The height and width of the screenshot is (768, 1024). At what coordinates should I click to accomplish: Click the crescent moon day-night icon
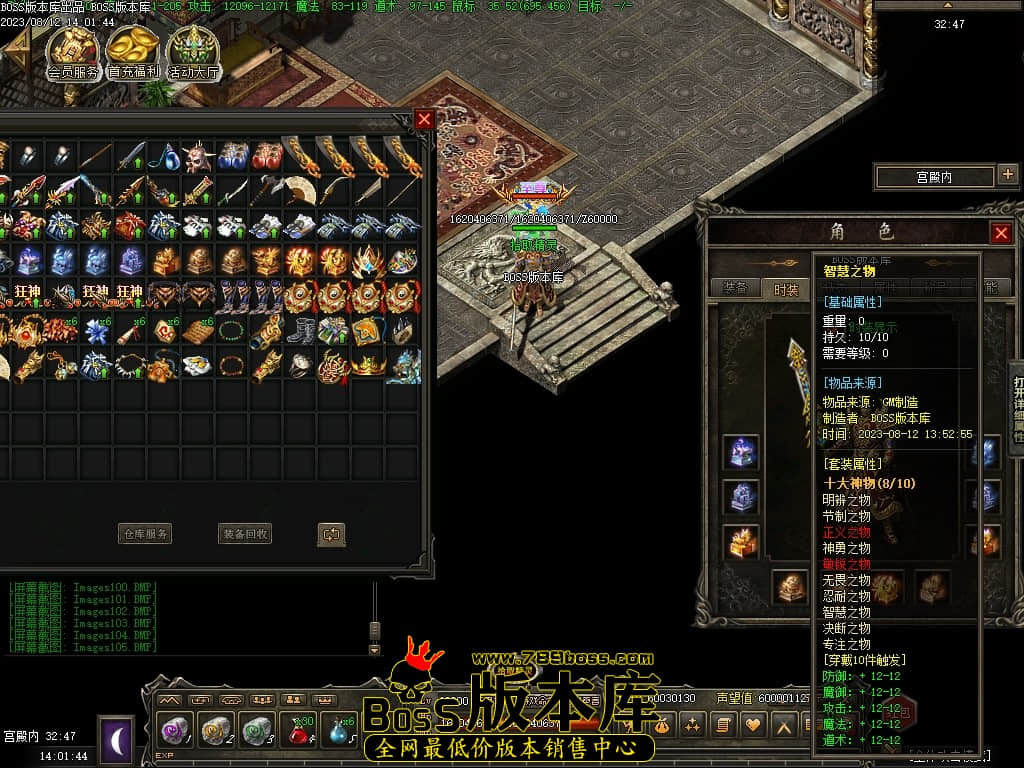[x=116, y=738]
